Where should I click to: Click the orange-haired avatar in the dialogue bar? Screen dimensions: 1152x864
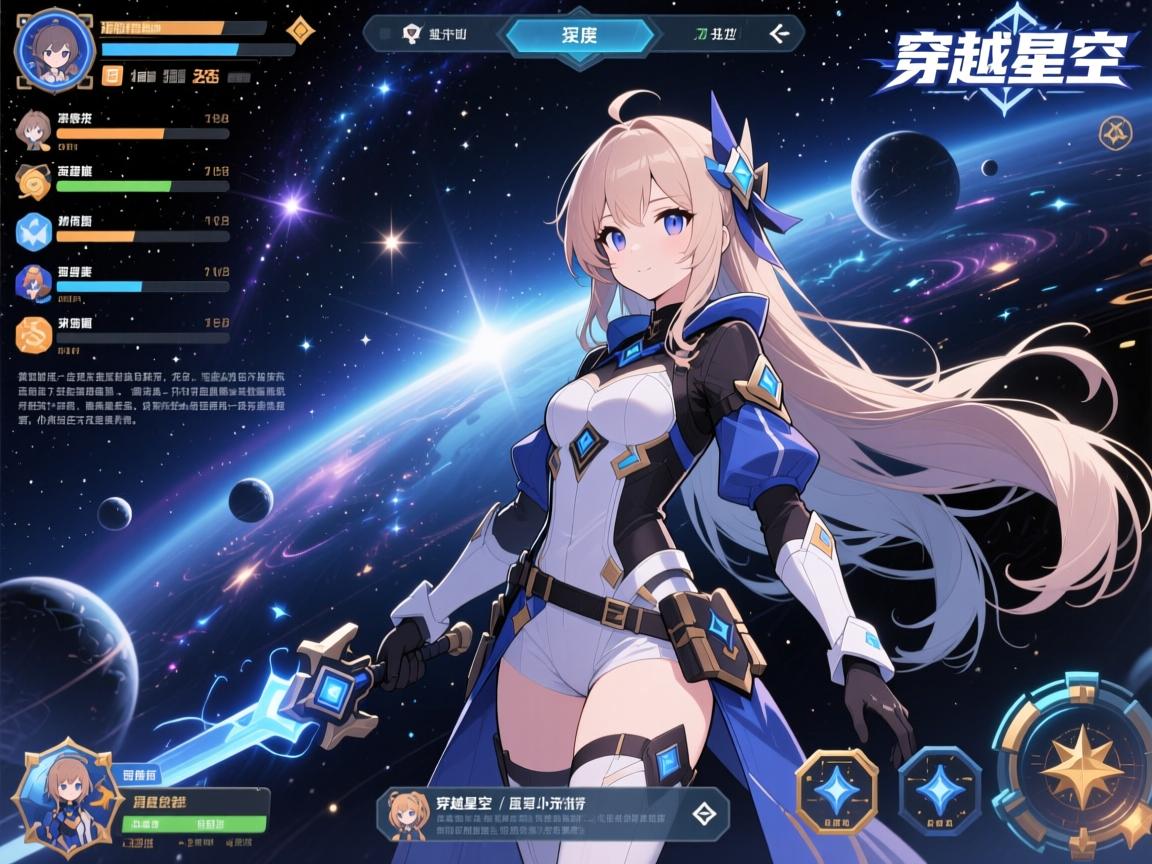(x=409, y=813)
